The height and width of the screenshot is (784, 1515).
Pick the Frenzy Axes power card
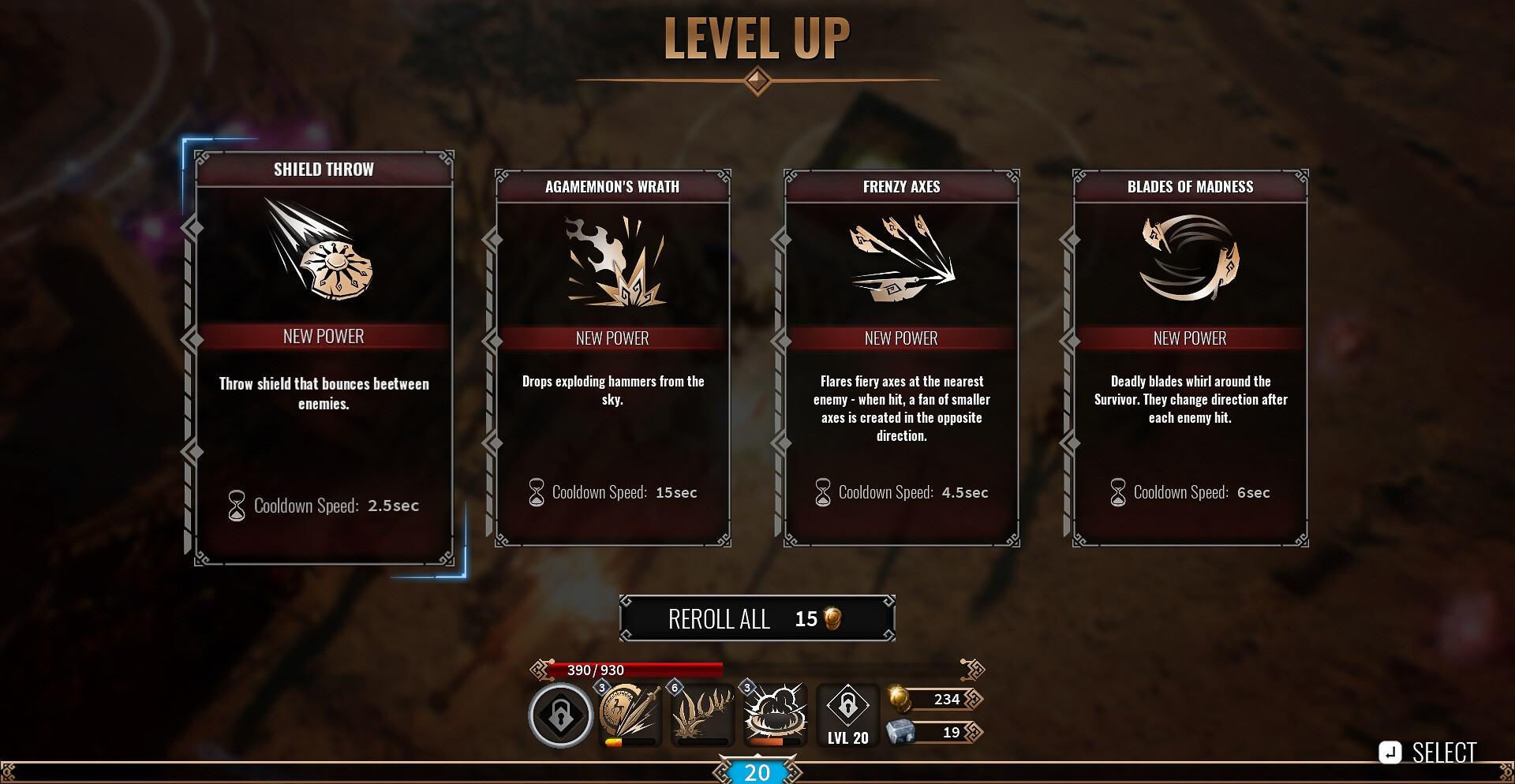[901, 357]
